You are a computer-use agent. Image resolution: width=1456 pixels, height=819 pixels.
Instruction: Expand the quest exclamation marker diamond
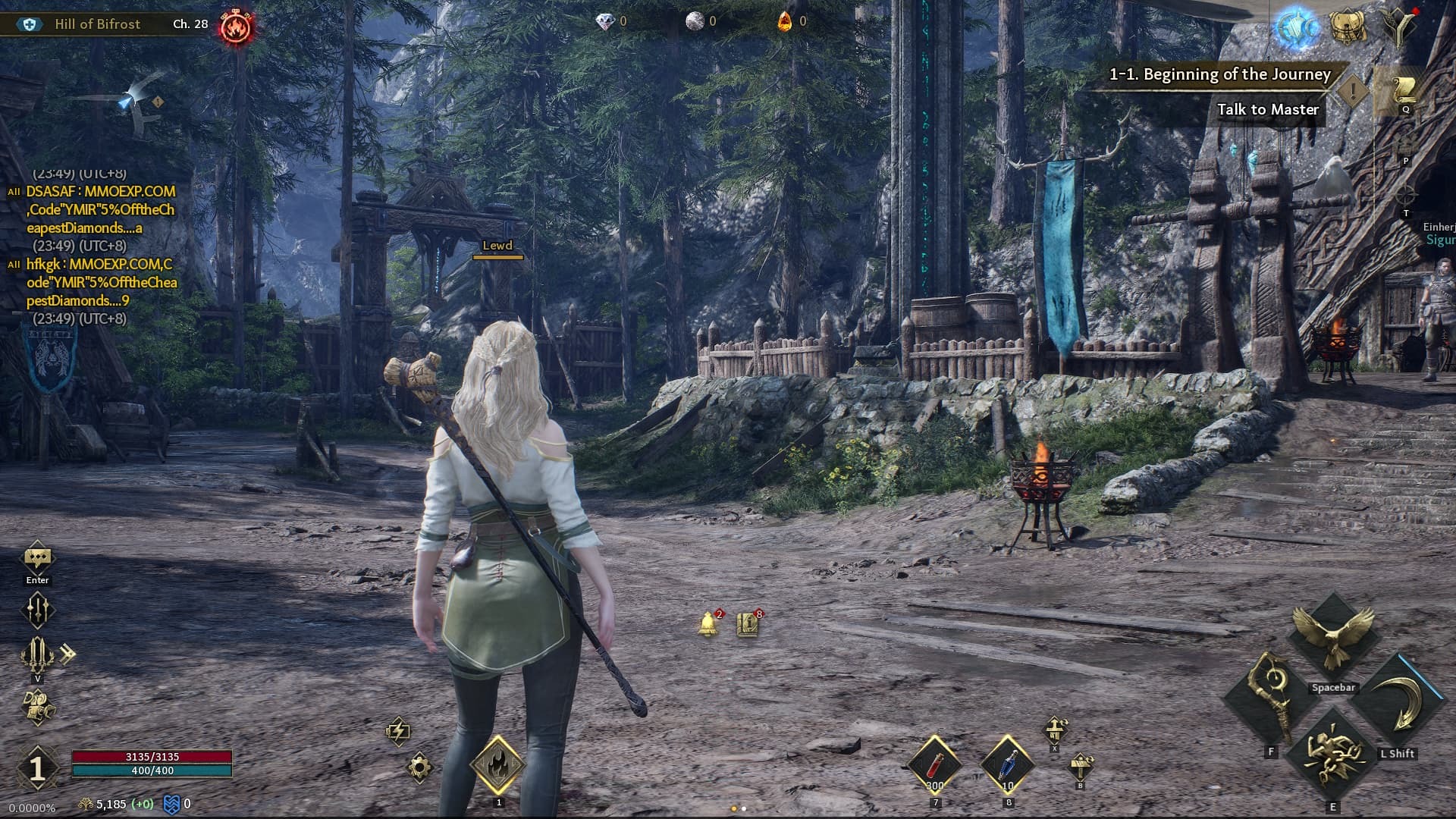[x=1351, y=93]
